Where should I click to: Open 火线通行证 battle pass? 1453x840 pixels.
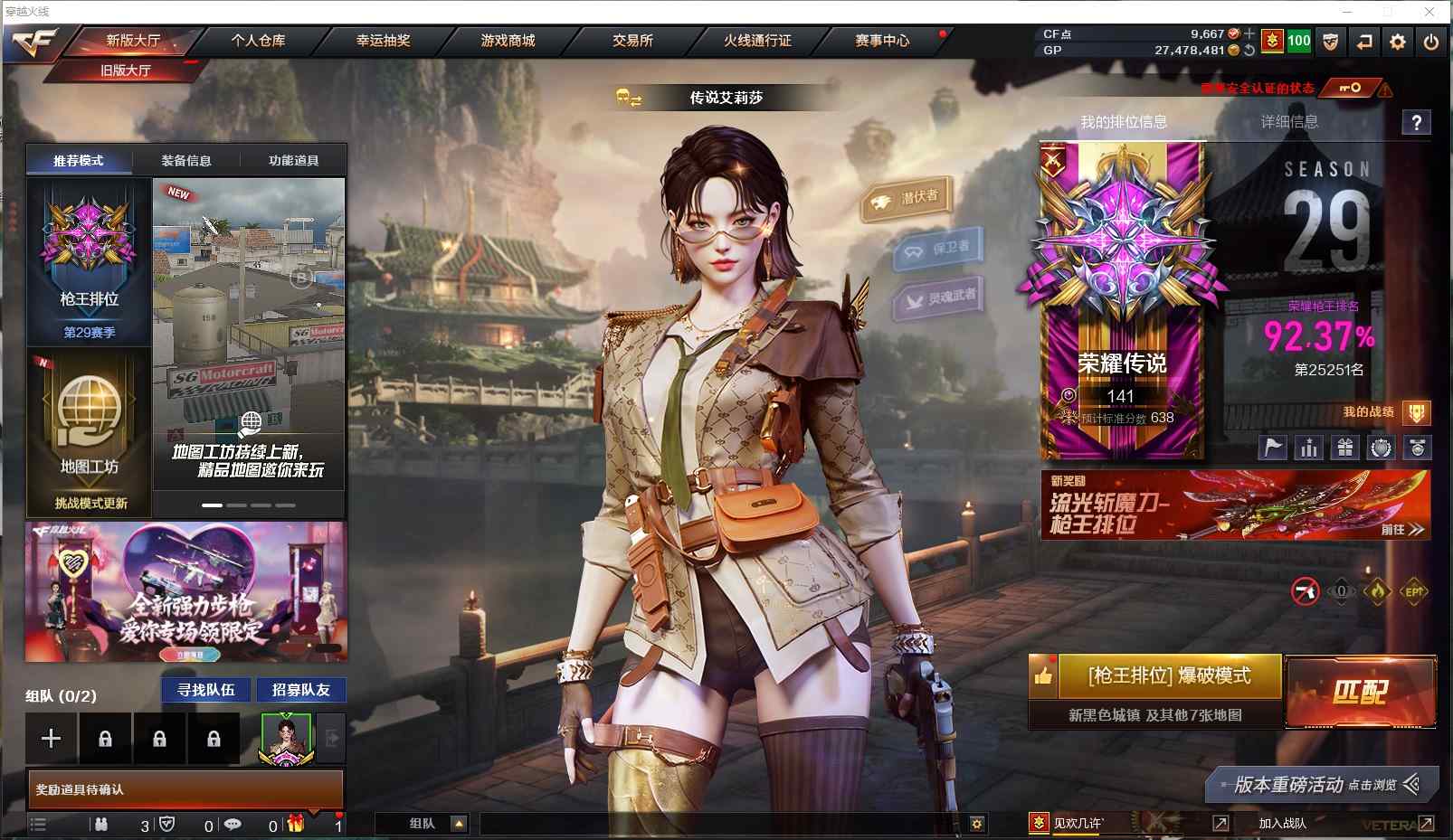point(757,41)
